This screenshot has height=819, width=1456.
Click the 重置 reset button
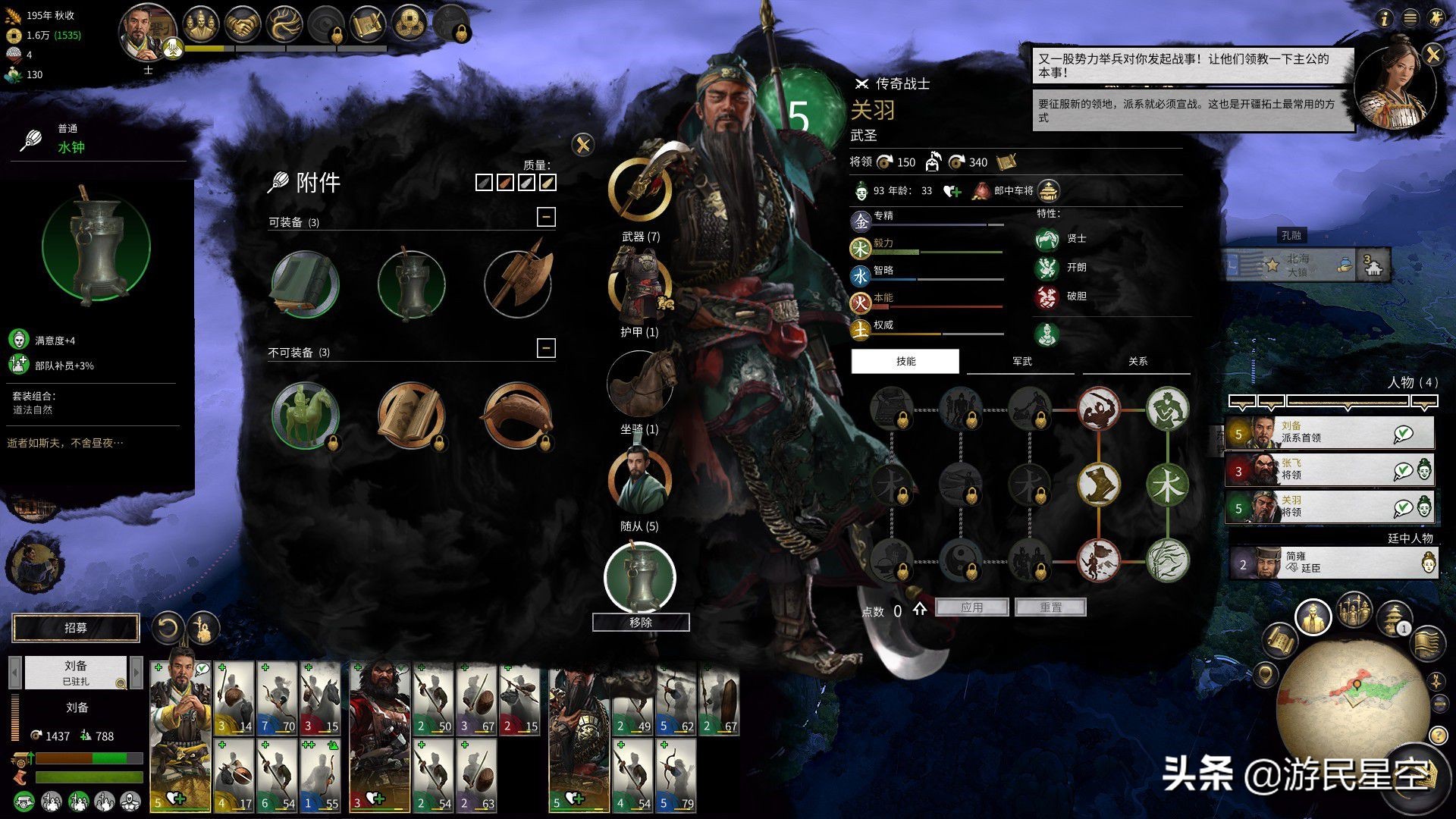(x=1050, y=607)
